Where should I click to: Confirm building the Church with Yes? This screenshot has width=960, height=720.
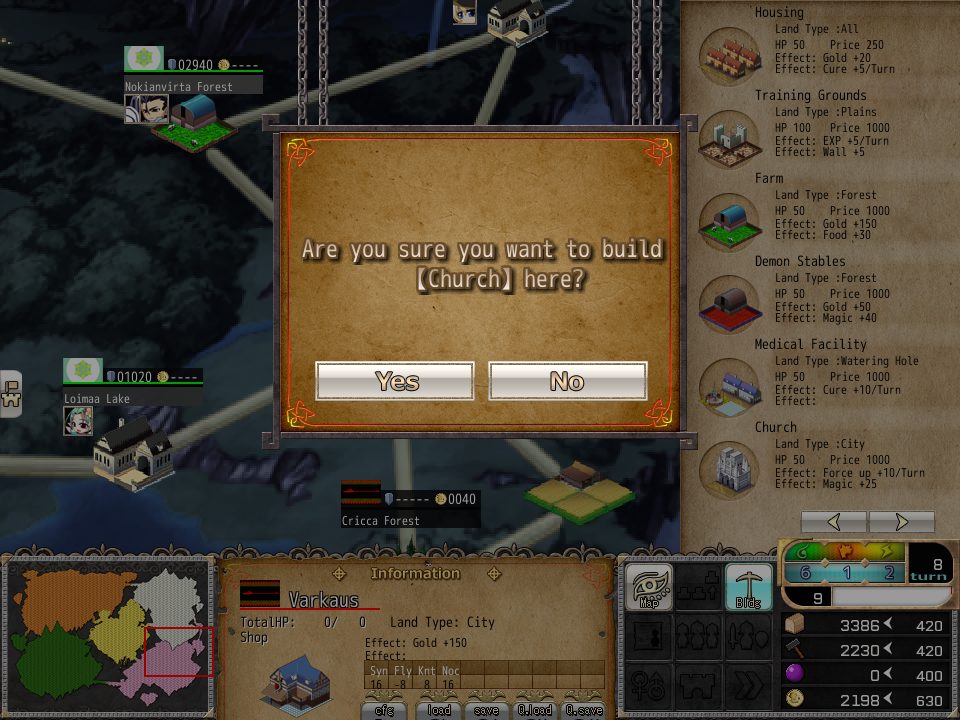point(395,381)
